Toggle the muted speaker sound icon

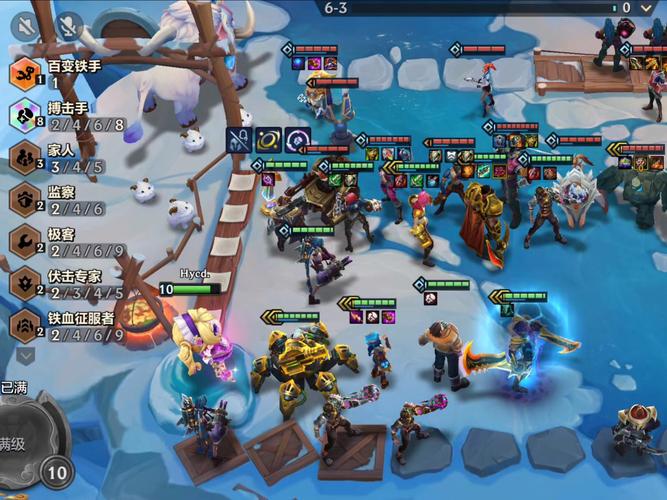point(27,25)
